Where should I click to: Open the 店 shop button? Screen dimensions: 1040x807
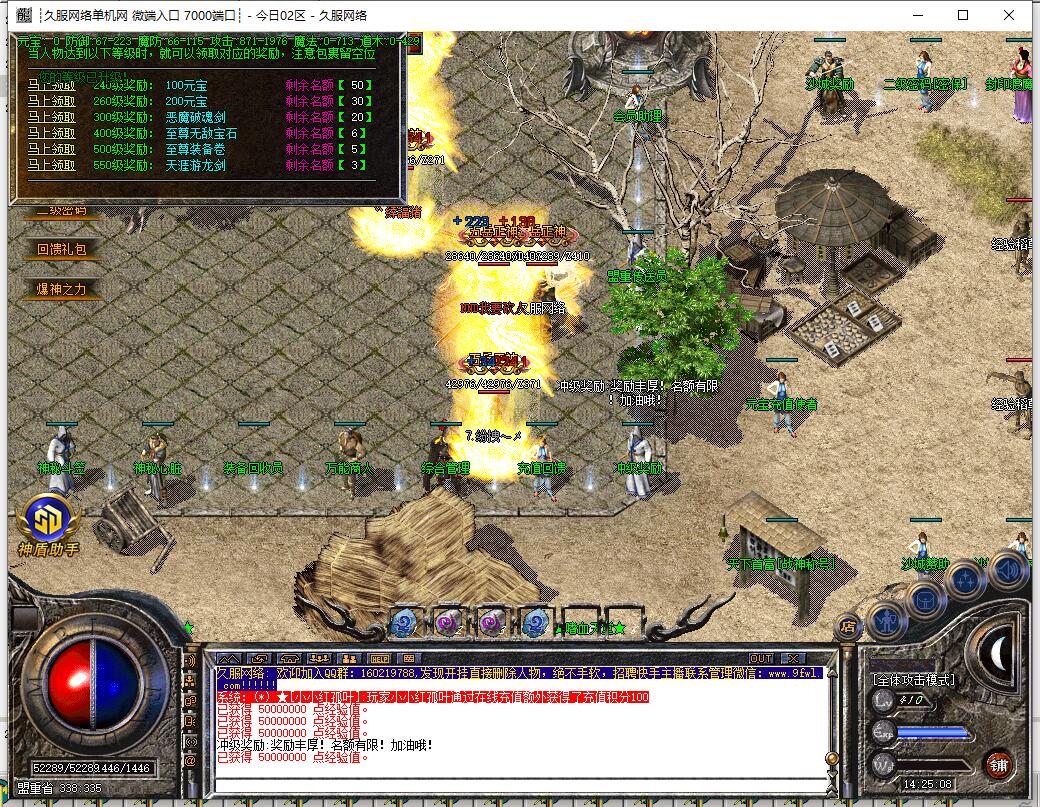(847, 627)
